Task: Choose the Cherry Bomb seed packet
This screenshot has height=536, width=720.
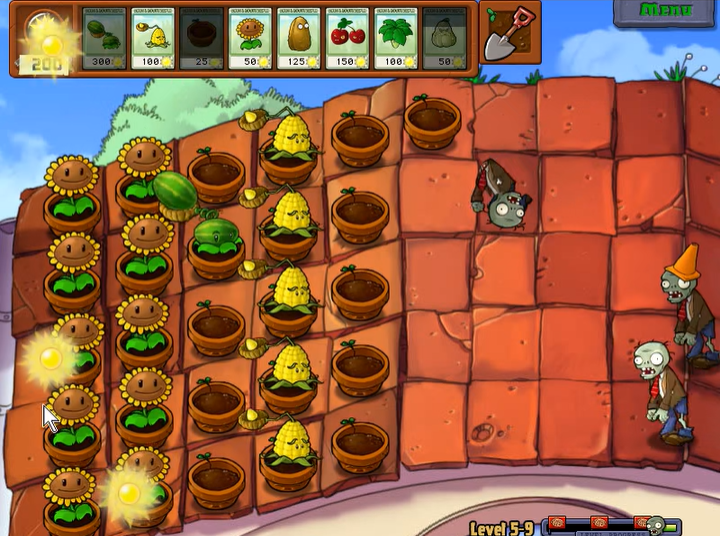Action: click(x=348, y=39)
